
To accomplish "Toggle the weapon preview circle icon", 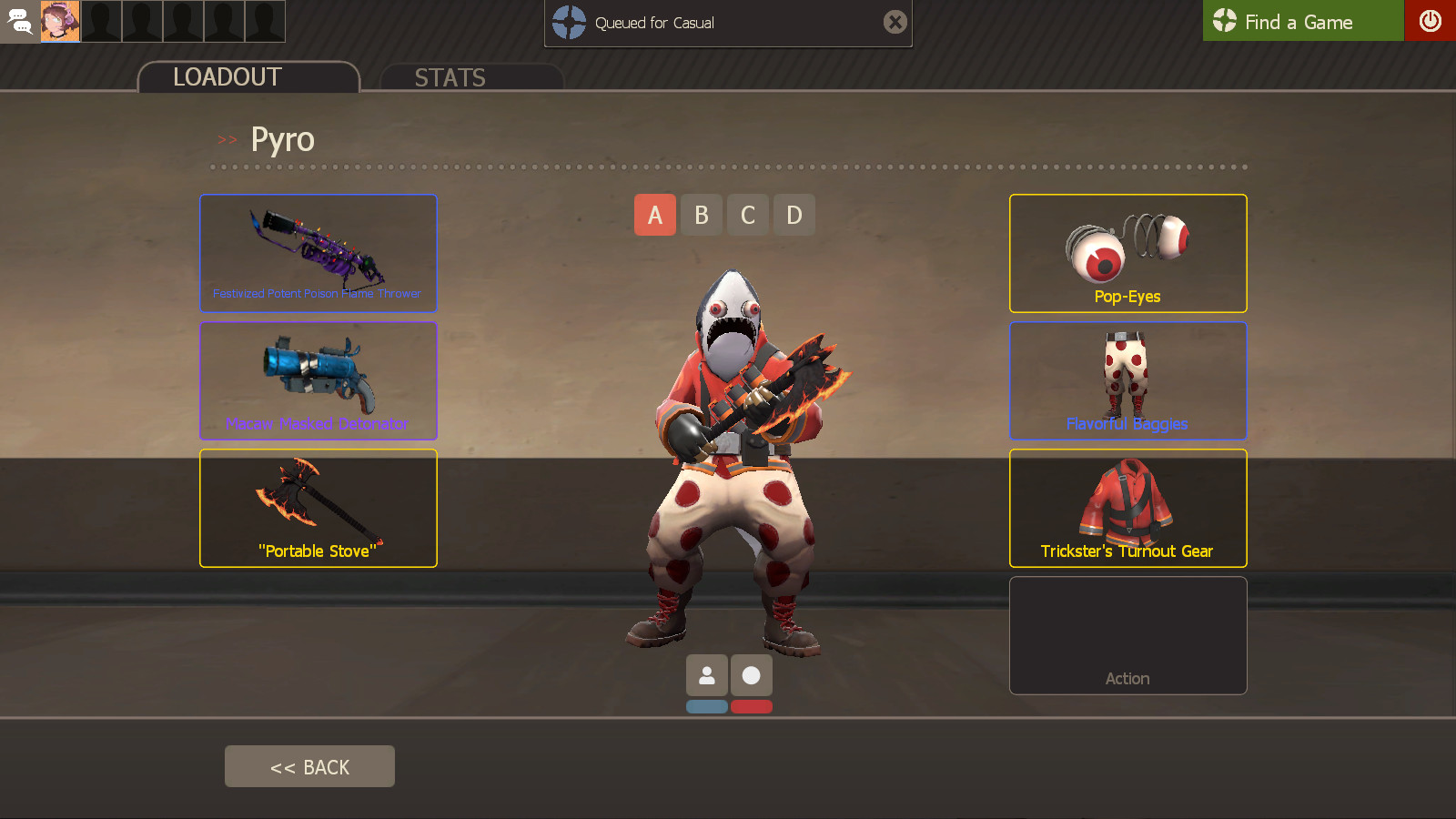I will pyautogui.click(x=752, y=675).
